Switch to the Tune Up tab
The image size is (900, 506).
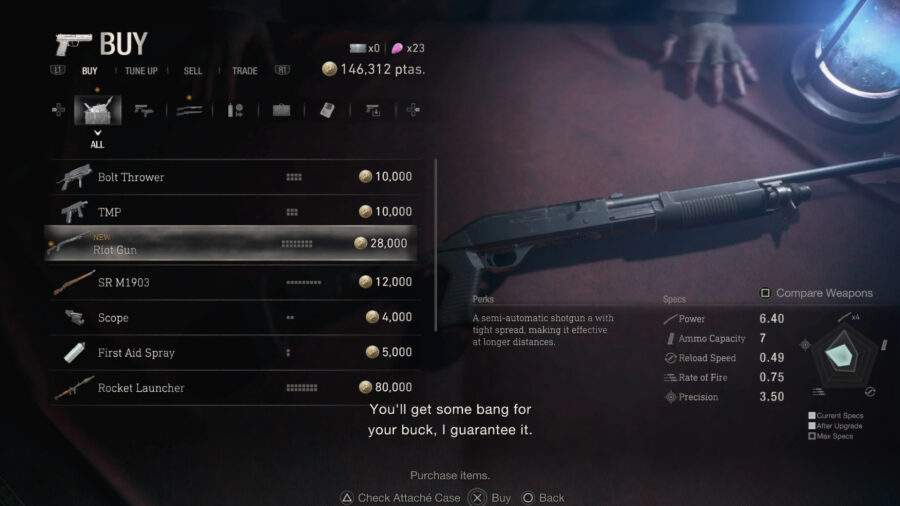[x=141, y=71]
